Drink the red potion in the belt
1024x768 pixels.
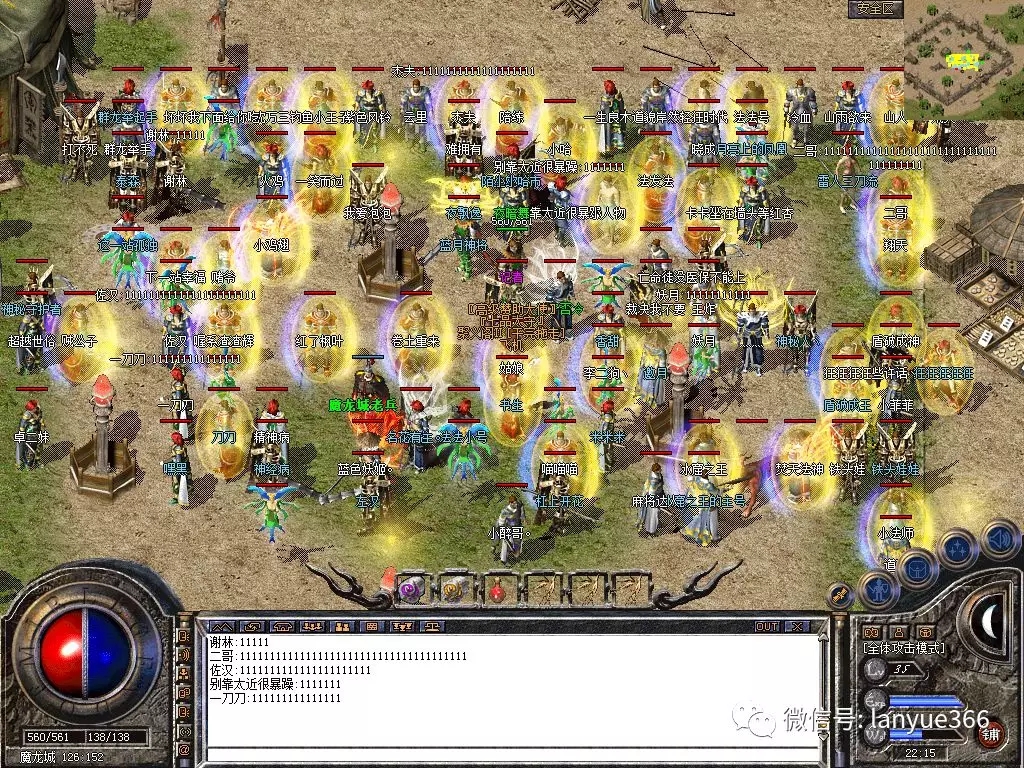point(497,589)
